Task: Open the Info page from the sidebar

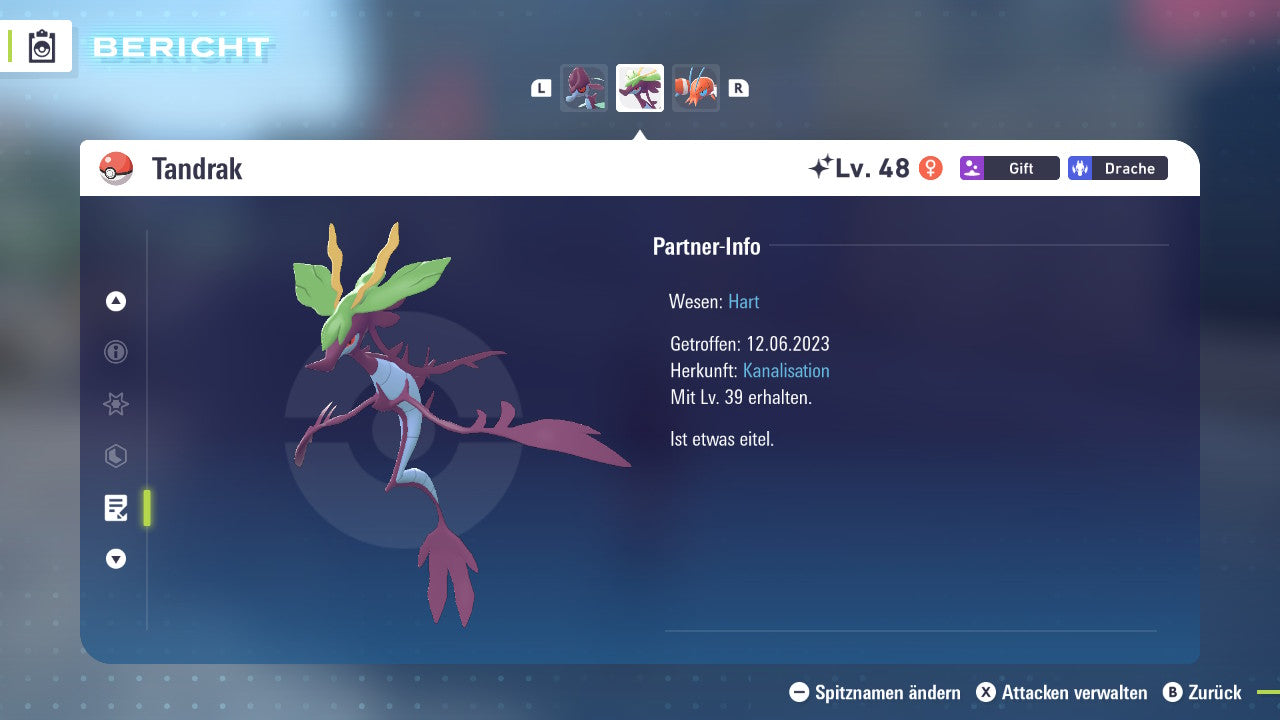Action: (115, 352)
